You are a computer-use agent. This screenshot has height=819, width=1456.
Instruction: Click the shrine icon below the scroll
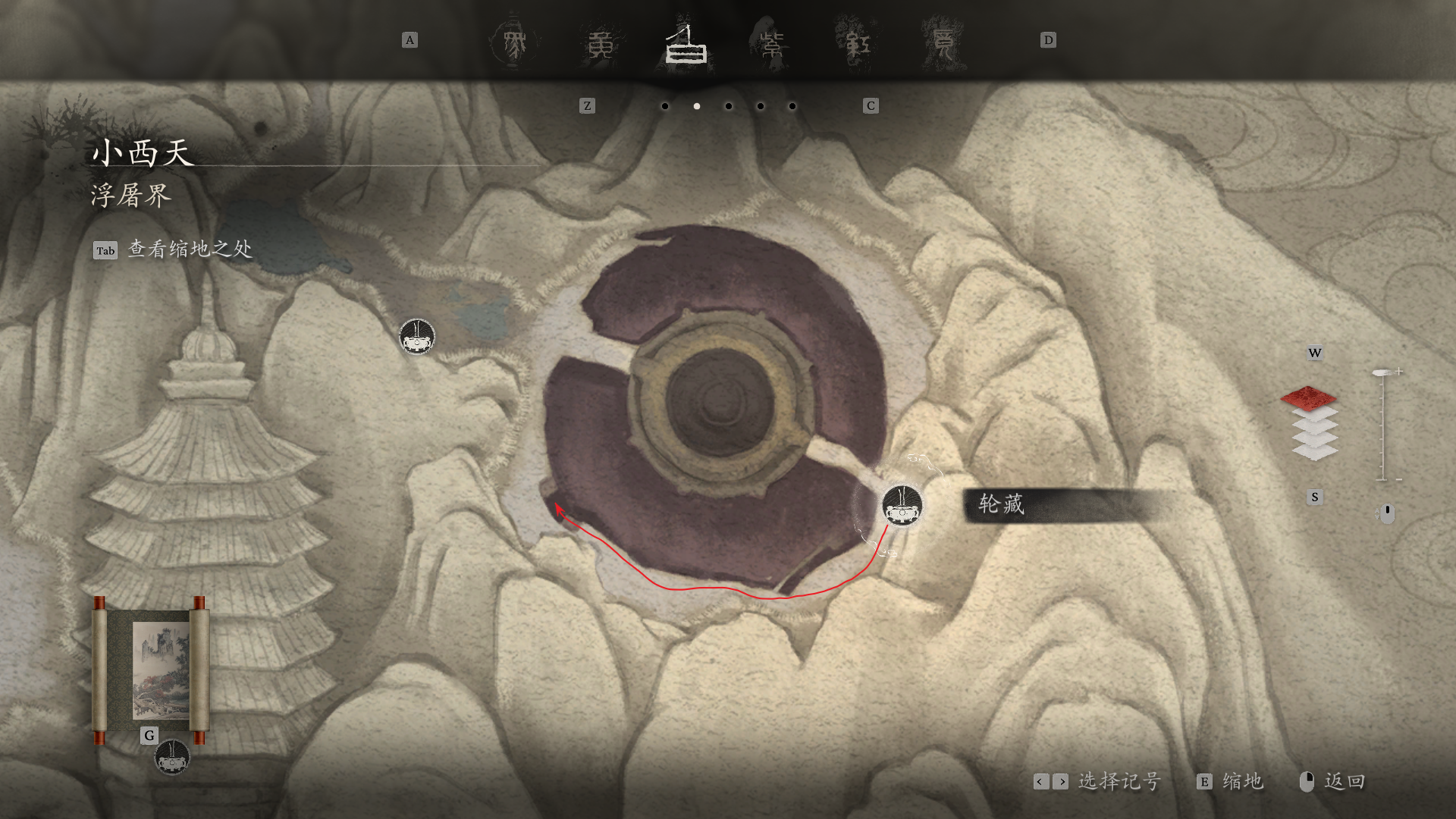[x=172, y=757]
